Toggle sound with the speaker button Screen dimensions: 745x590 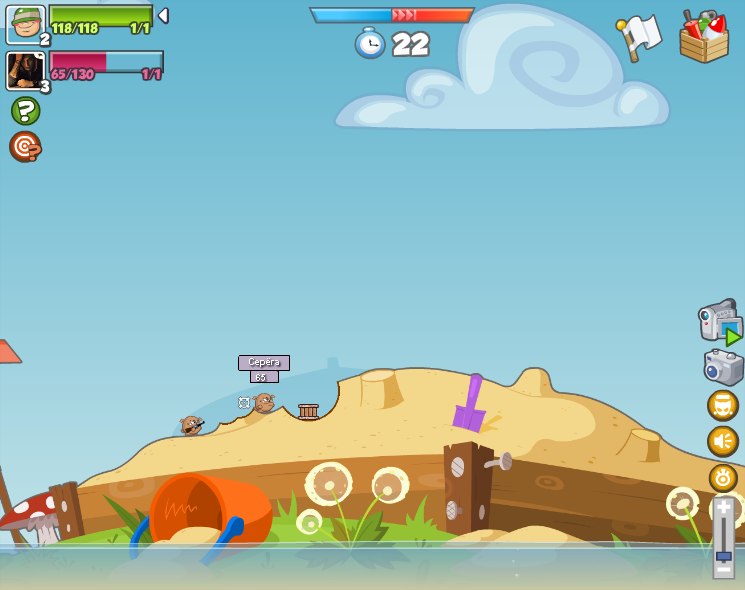pos(723,441)
